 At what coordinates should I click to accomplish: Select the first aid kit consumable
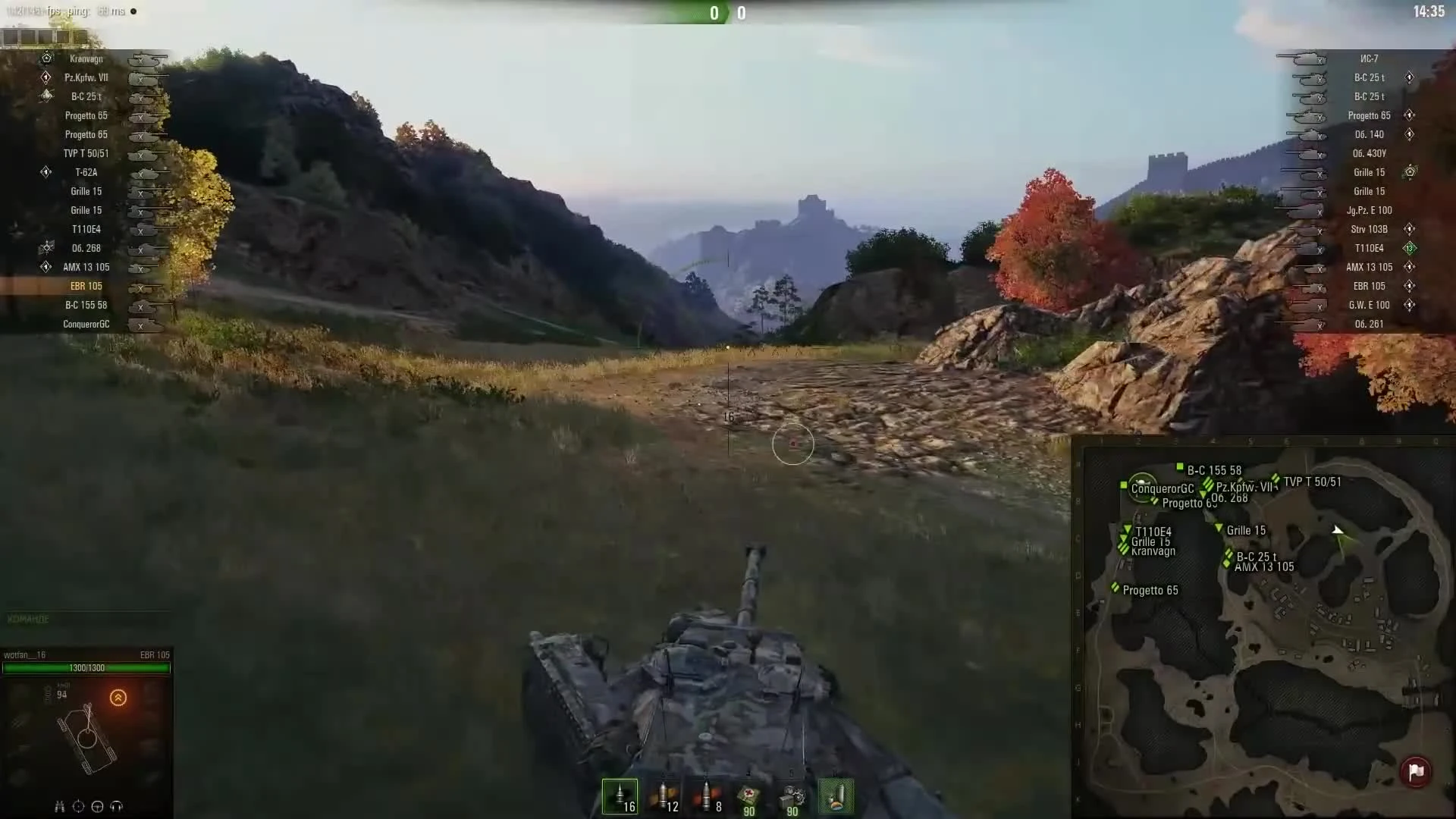click(748, 798)
